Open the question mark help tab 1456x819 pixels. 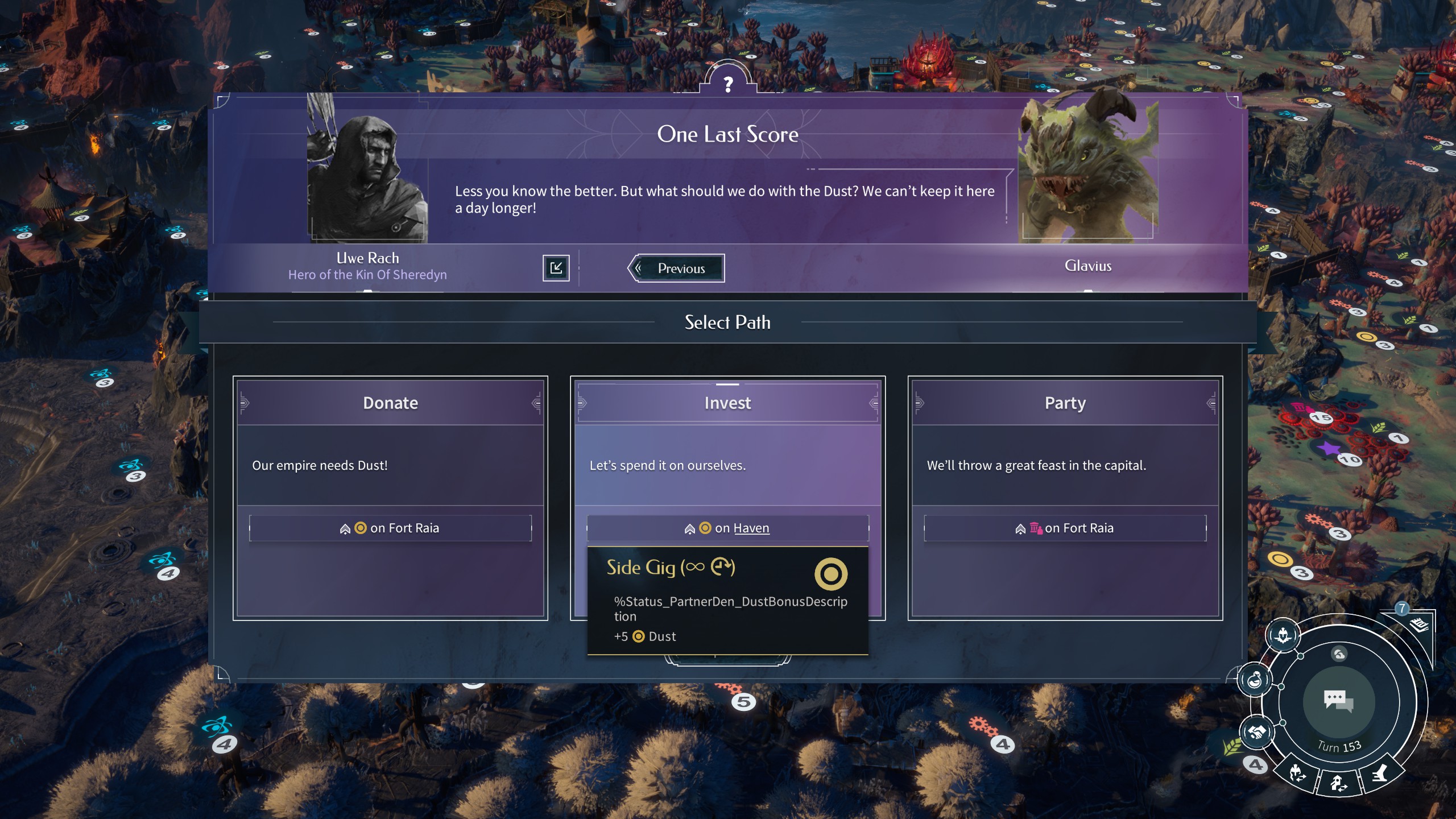(x=728, y=84)
